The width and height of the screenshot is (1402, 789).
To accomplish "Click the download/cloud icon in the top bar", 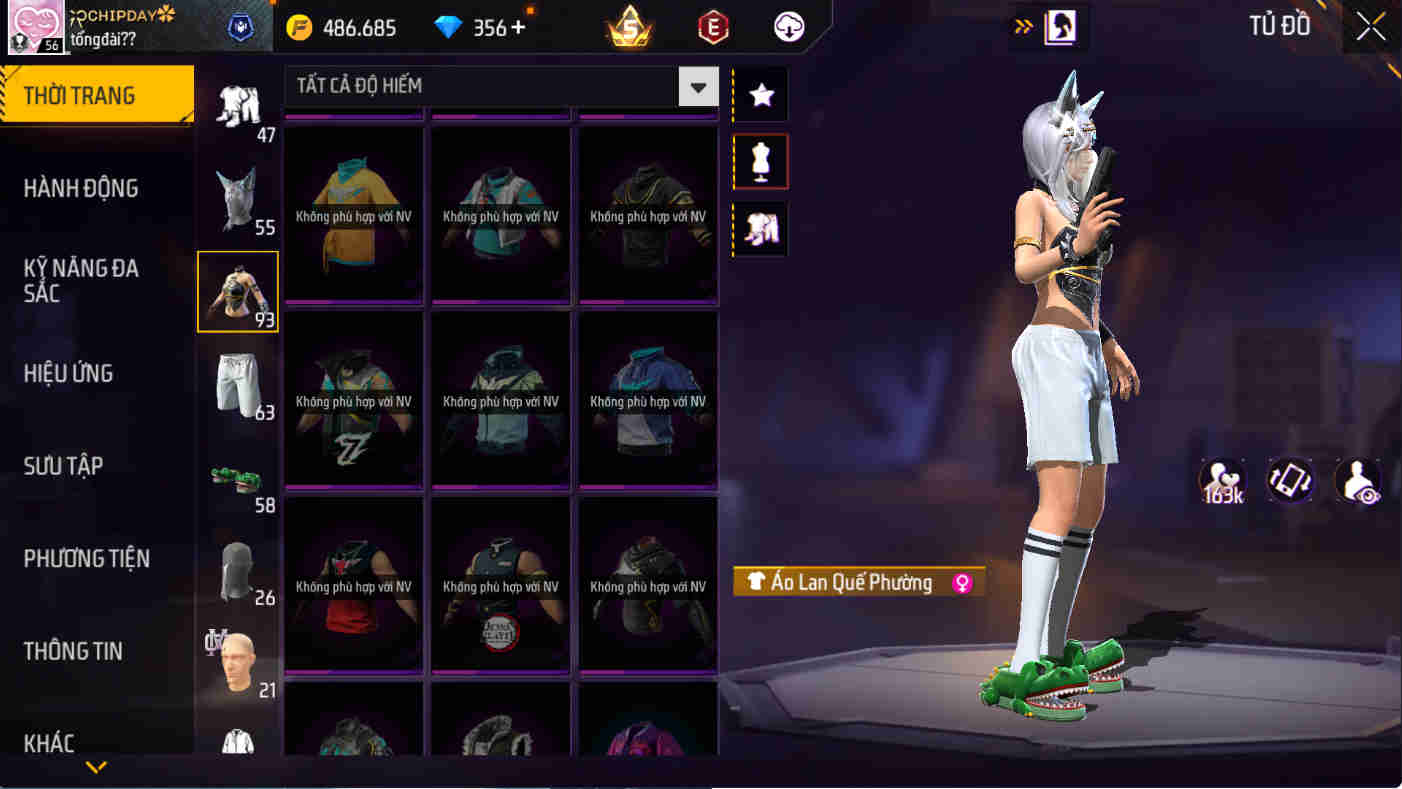I will tap(787, 27).
